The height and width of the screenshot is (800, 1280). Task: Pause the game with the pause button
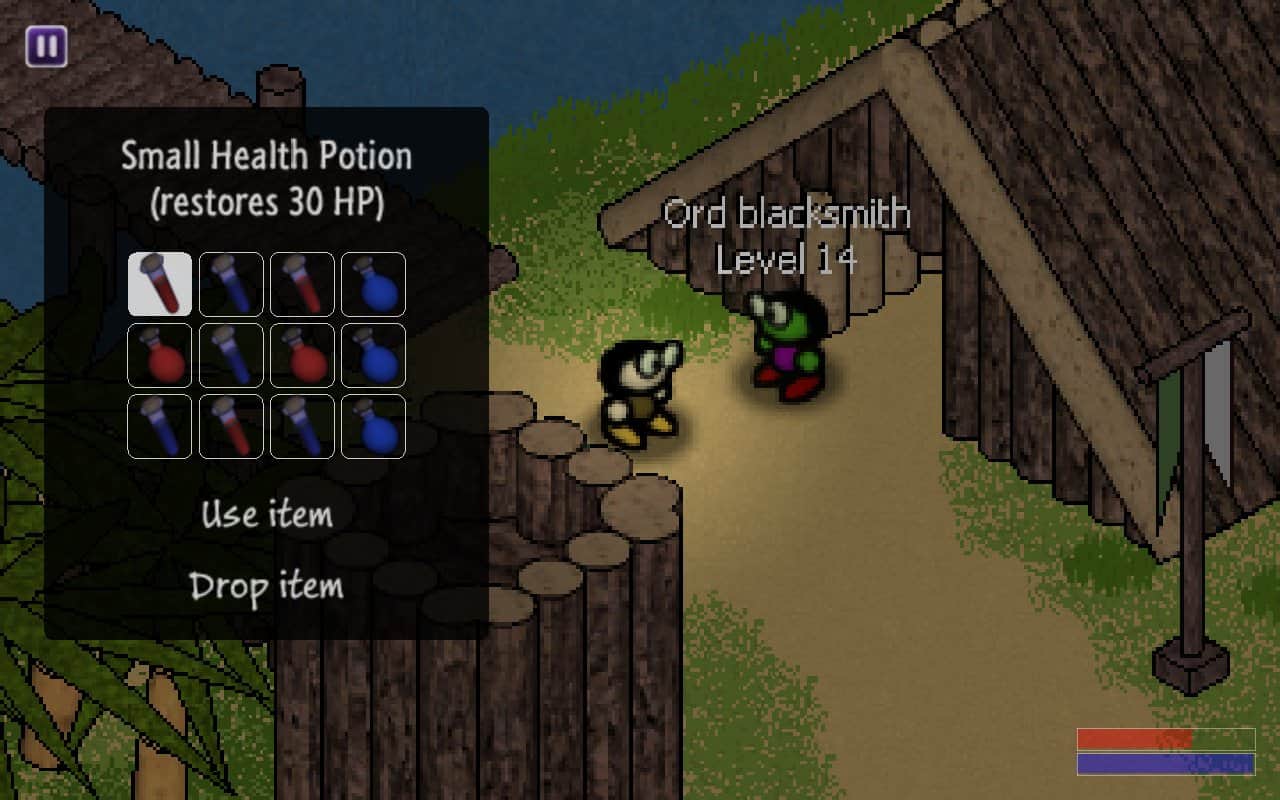pyautogui.click(x=47, y=47)
